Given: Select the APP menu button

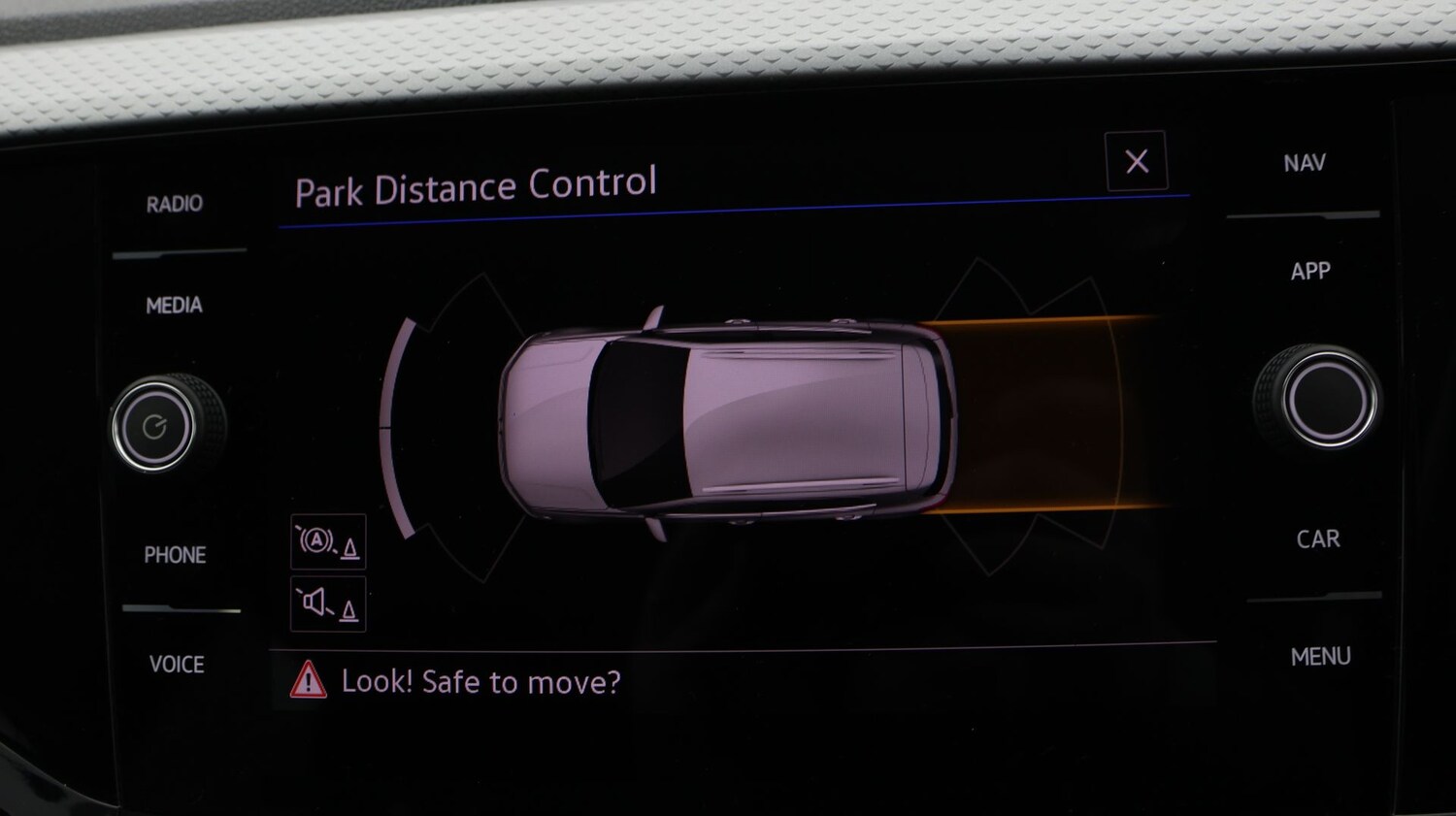Looking at the screenshot, I should pos(1309,272).
